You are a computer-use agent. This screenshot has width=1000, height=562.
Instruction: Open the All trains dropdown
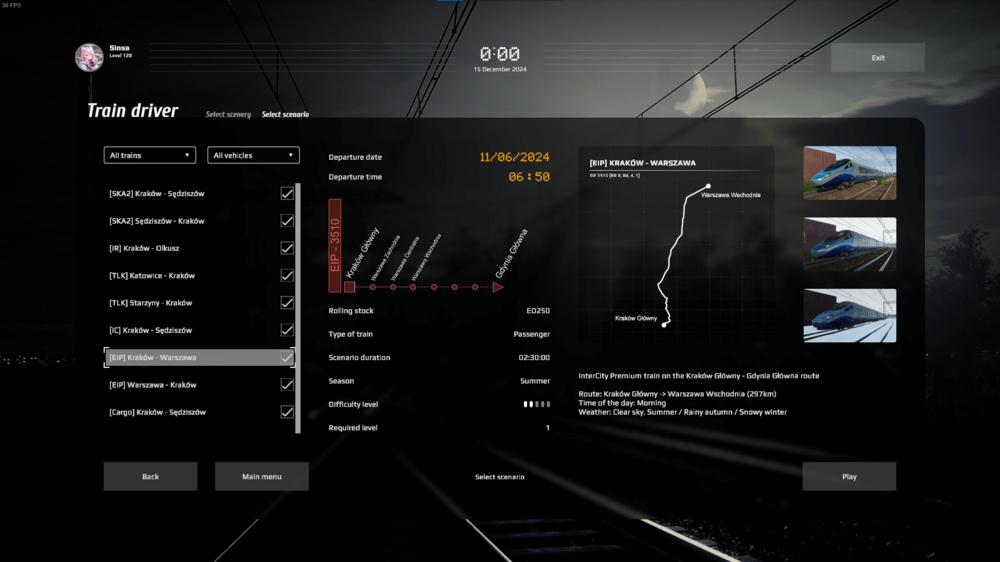(x=149, y=155)
